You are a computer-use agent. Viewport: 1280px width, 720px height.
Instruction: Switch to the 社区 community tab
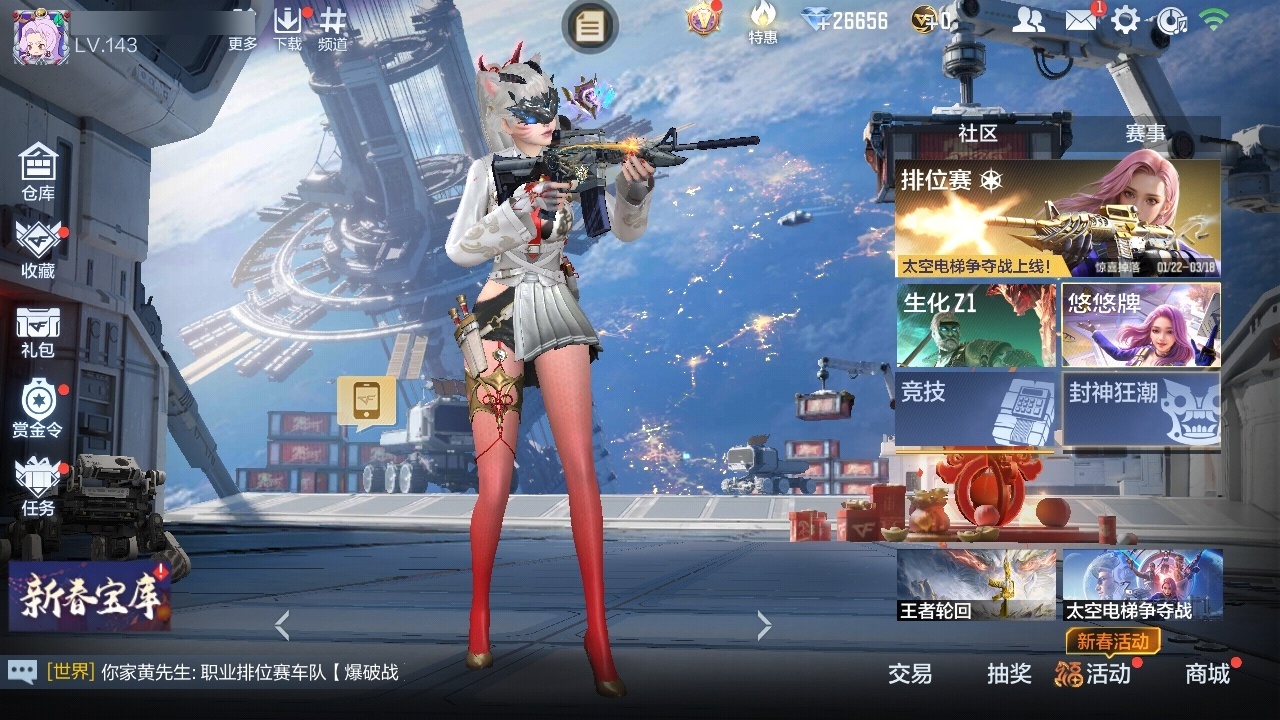tap(977, 133)
